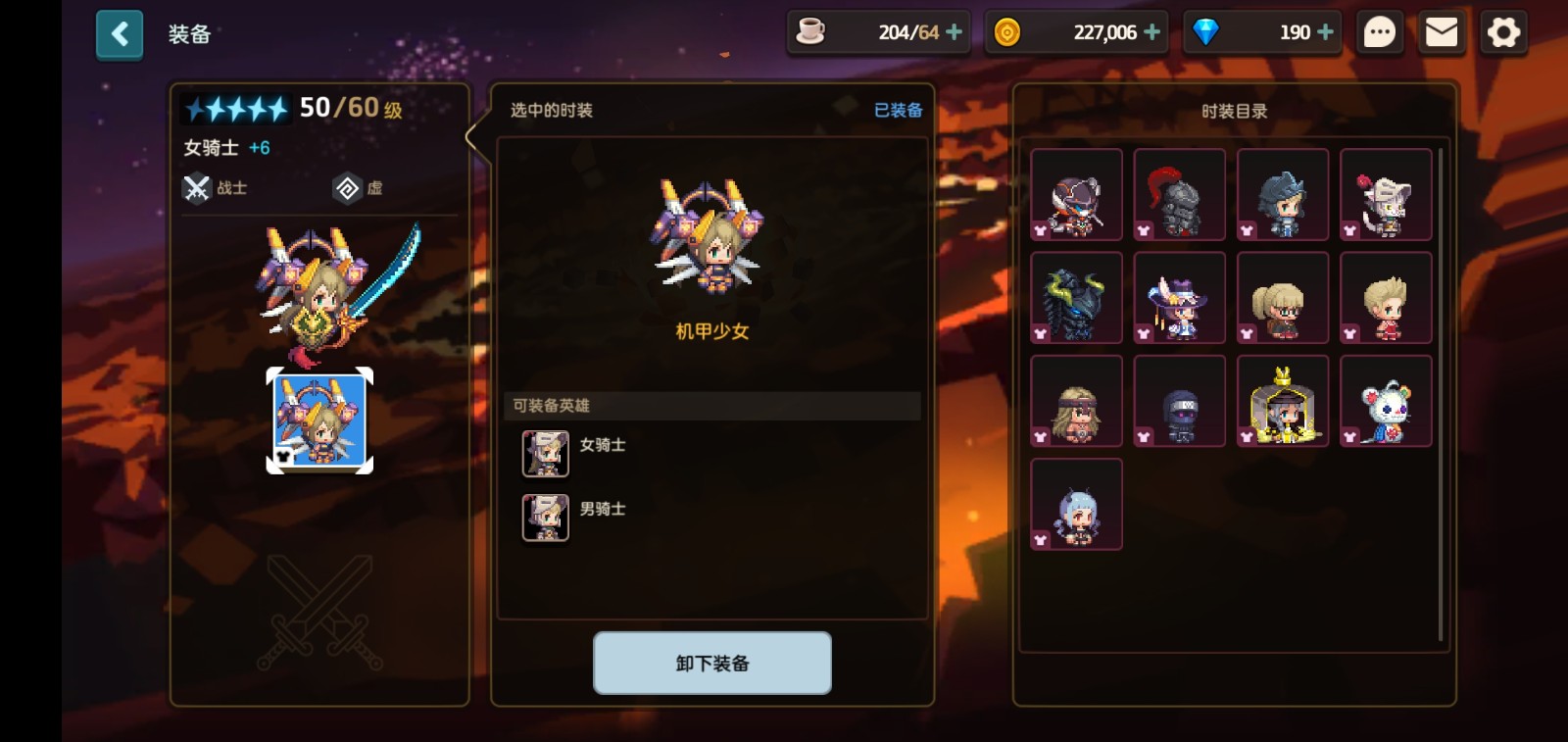Open settings with the gear icon
Screen dimensions: 1568x742
coord(1503,31)
